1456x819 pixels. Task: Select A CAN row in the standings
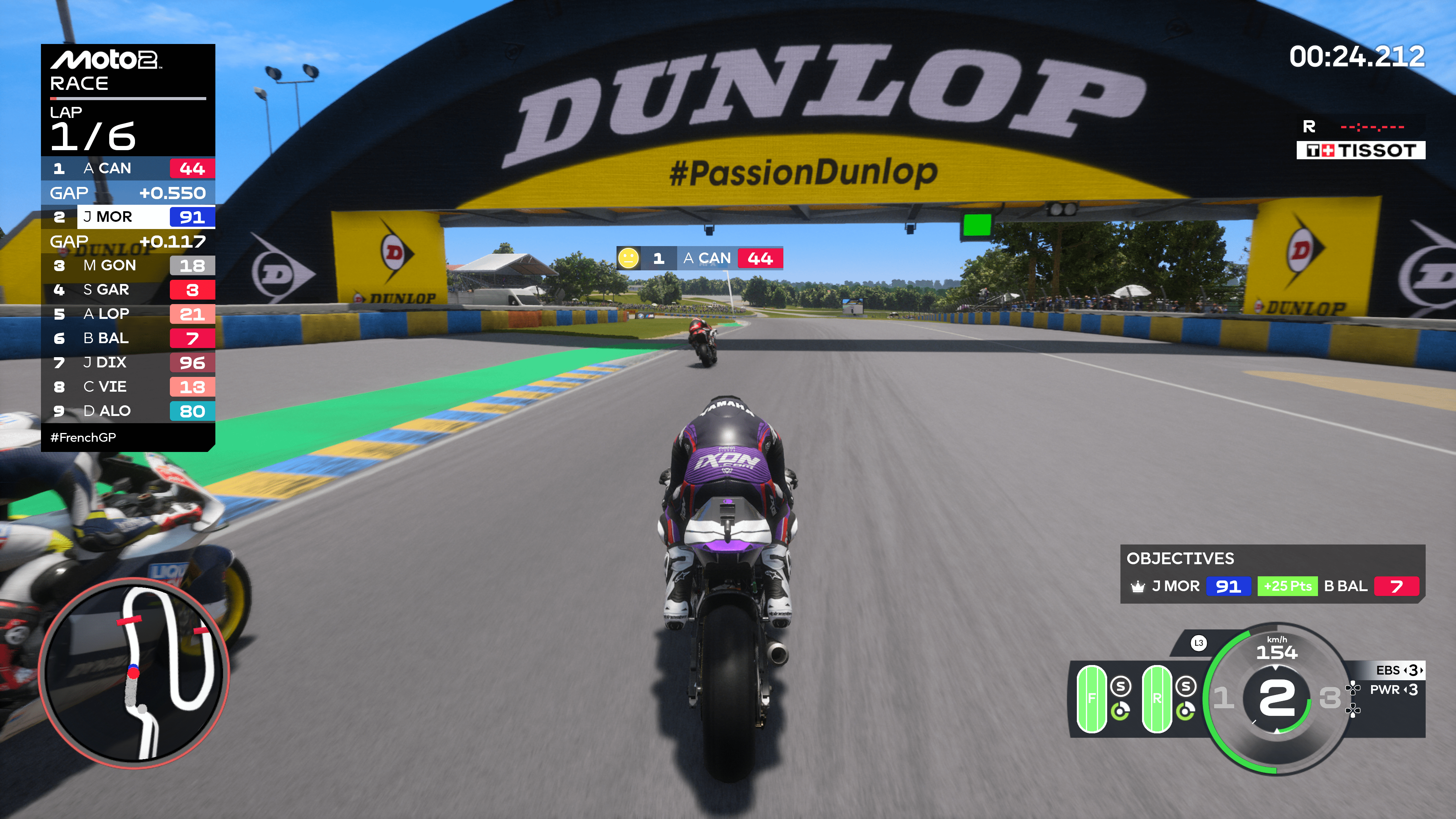tap(128, 168)
